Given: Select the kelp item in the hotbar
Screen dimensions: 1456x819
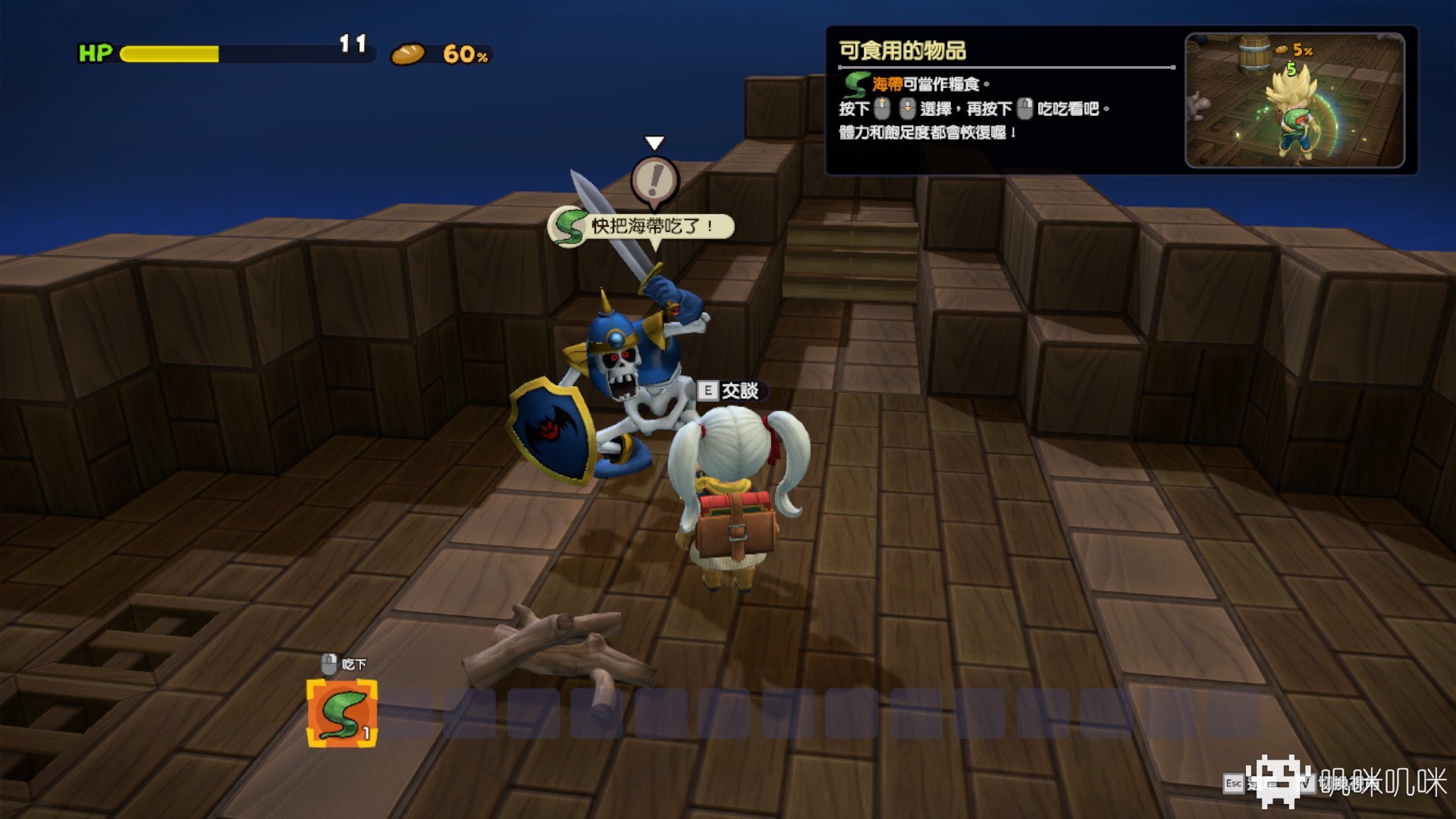Looking at the screenshot, I should pos(341,713).
